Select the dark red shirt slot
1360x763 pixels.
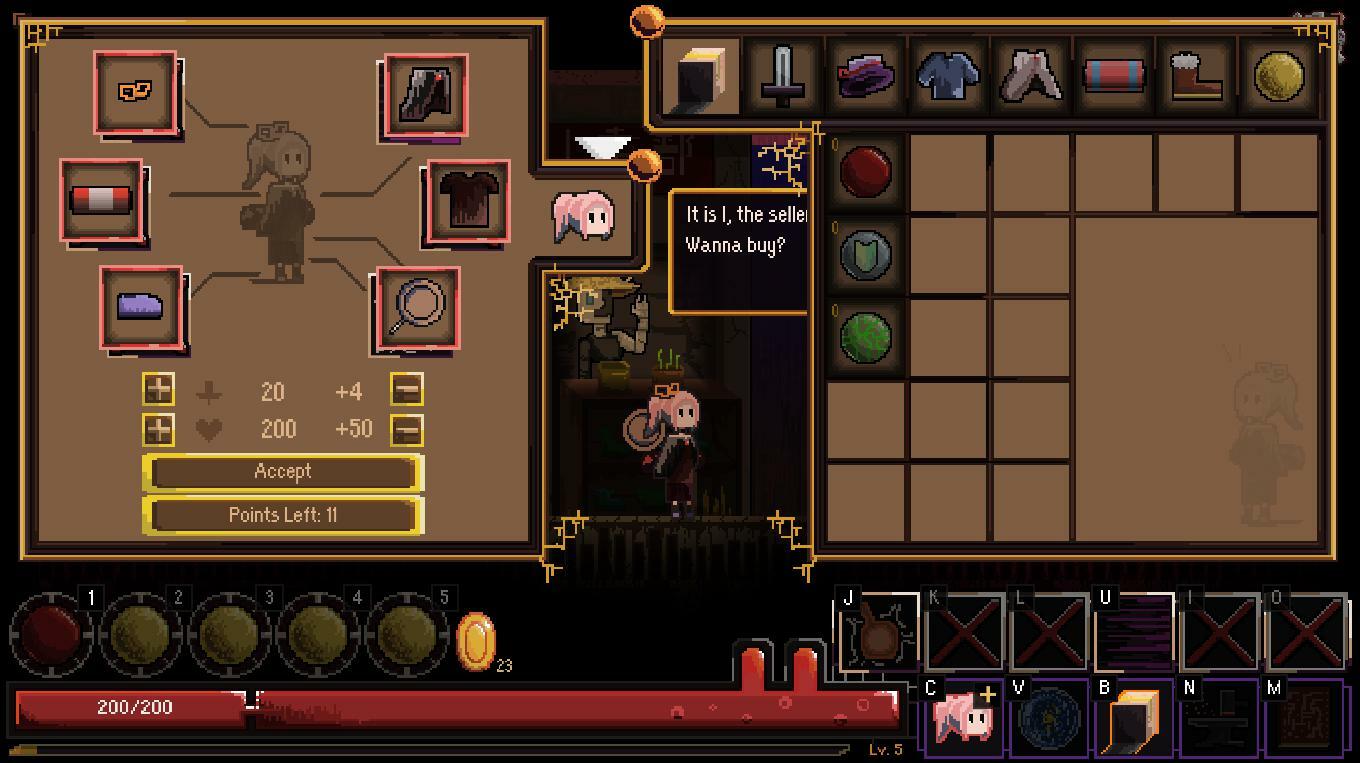tap(468, 202)
